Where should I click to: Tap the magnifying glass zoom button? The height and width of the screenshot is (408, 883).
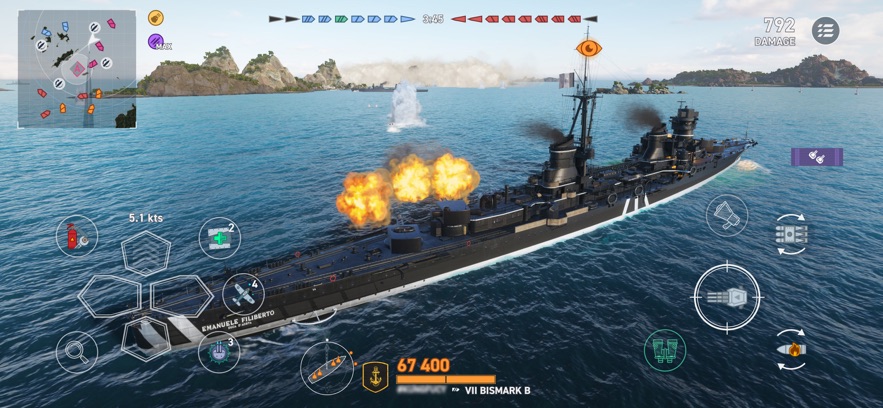pyautogui.click(x=76, y=351)
